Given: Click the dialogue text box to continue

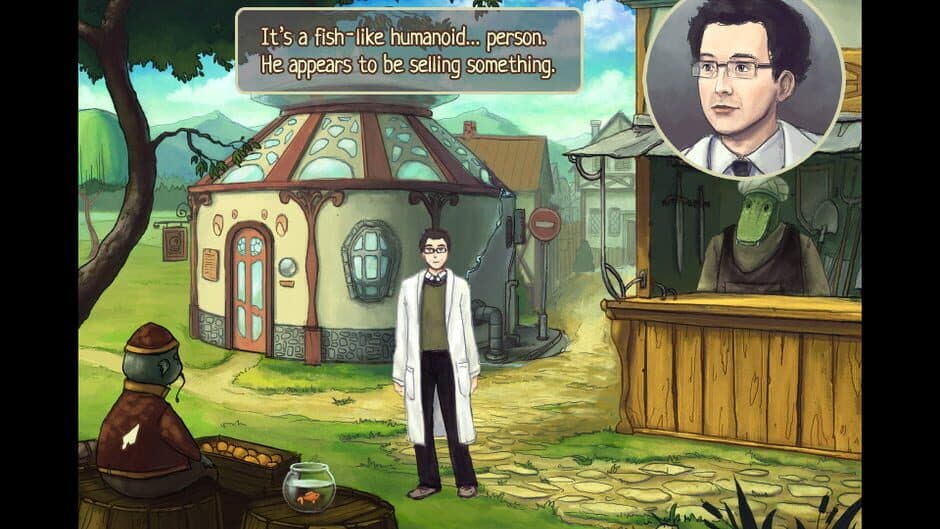Looking at the screenshot, I should (x=408, y=50).
